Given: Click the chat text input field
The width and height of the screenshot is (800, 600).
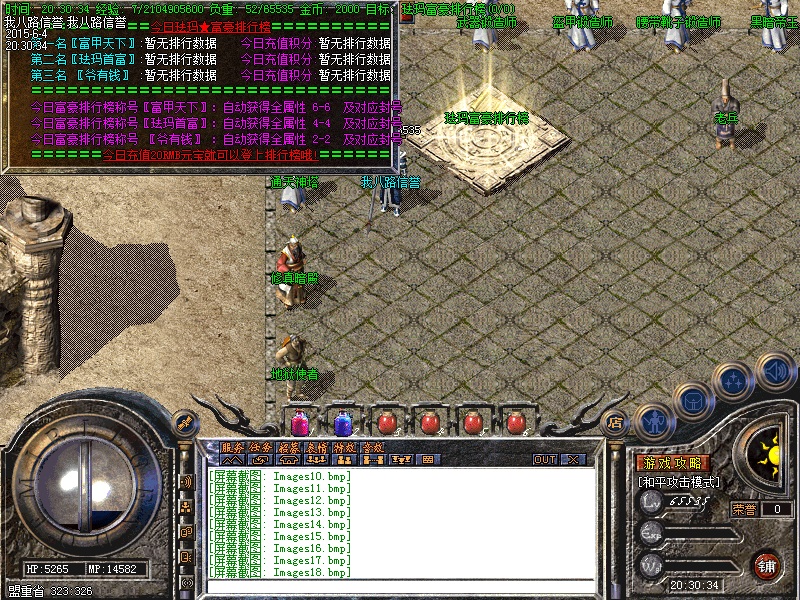Looking at the screenshot, I should [x=400, y=585].
